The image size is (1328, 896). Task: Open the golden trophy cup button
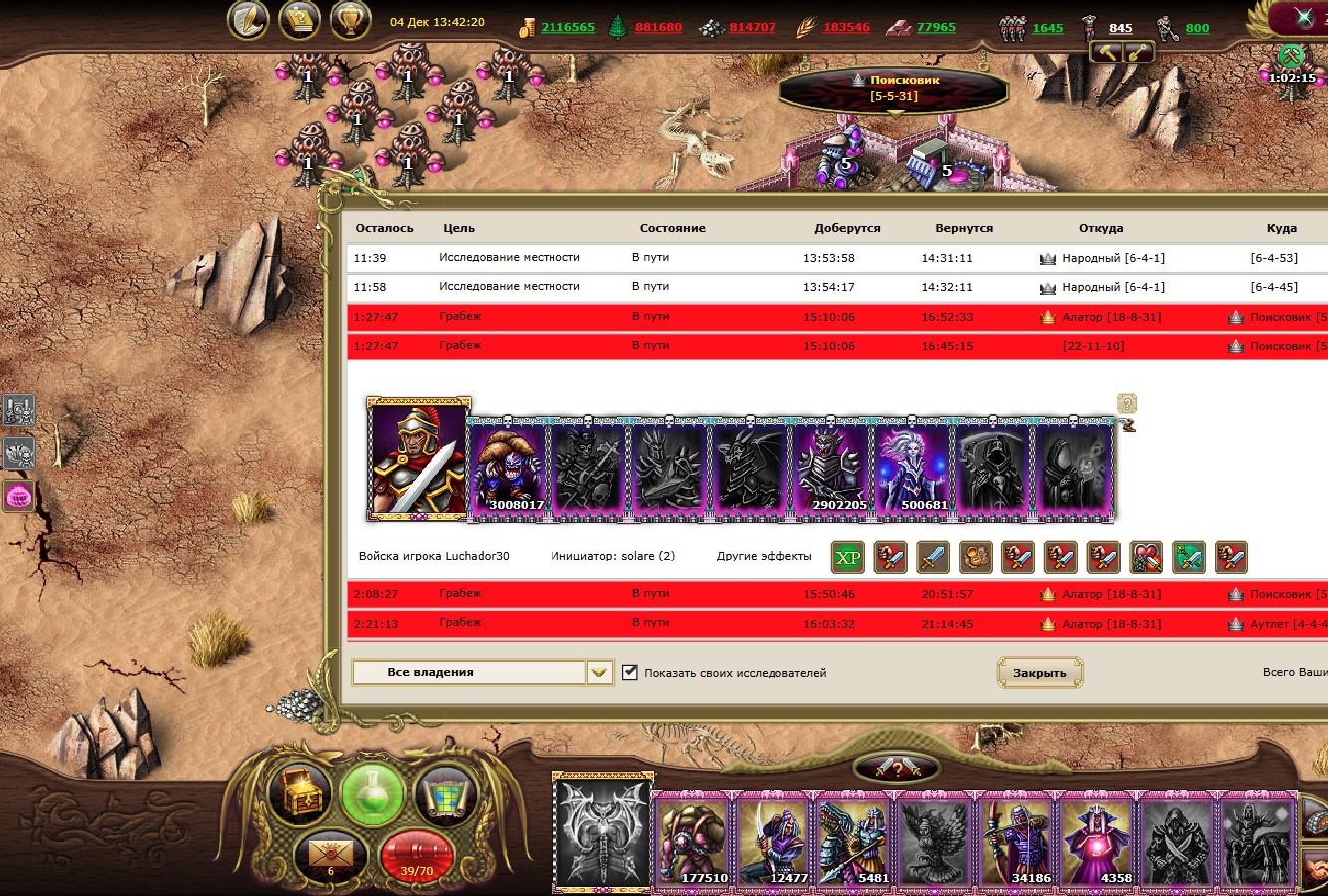click(x=350, y=20)
